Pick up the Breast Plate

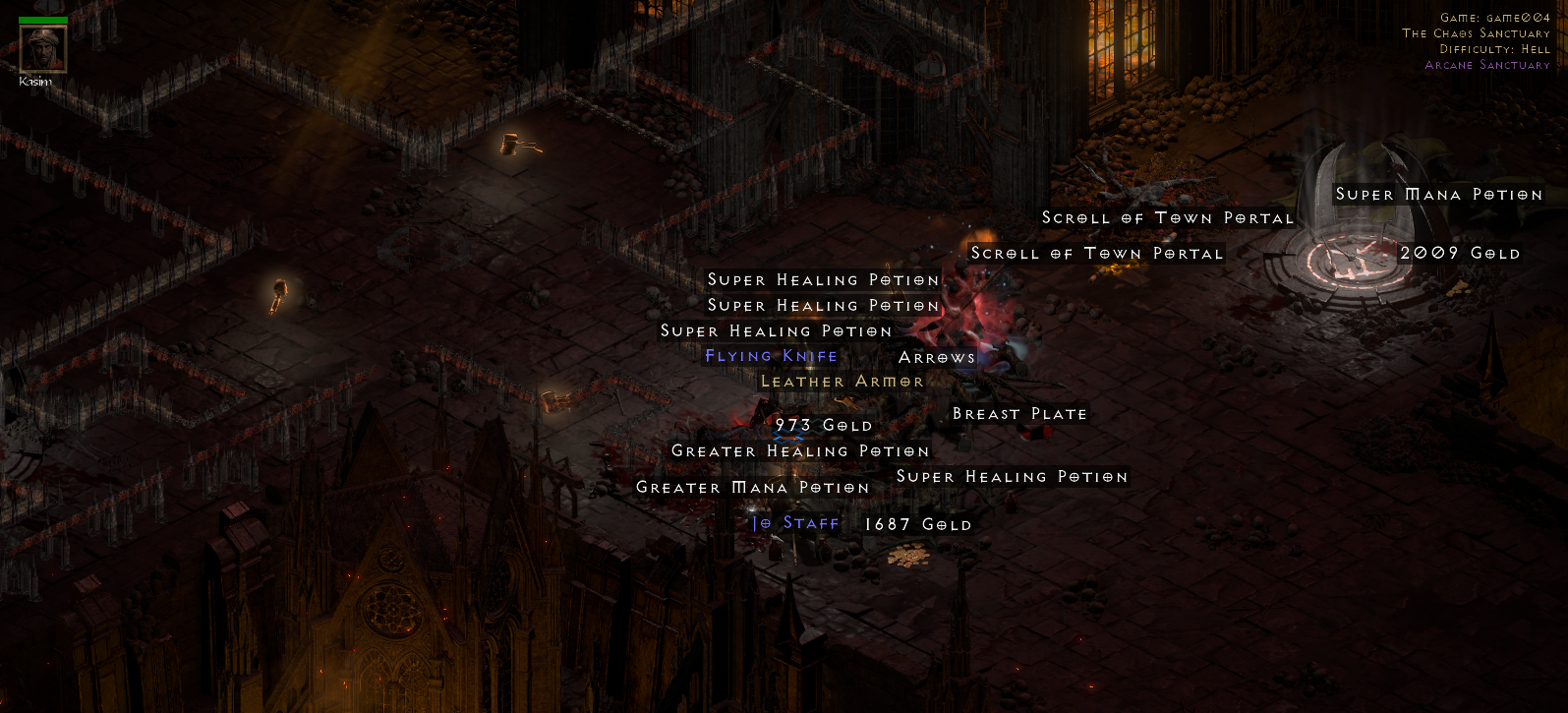pyautogui.click(x=1017, y=413)
